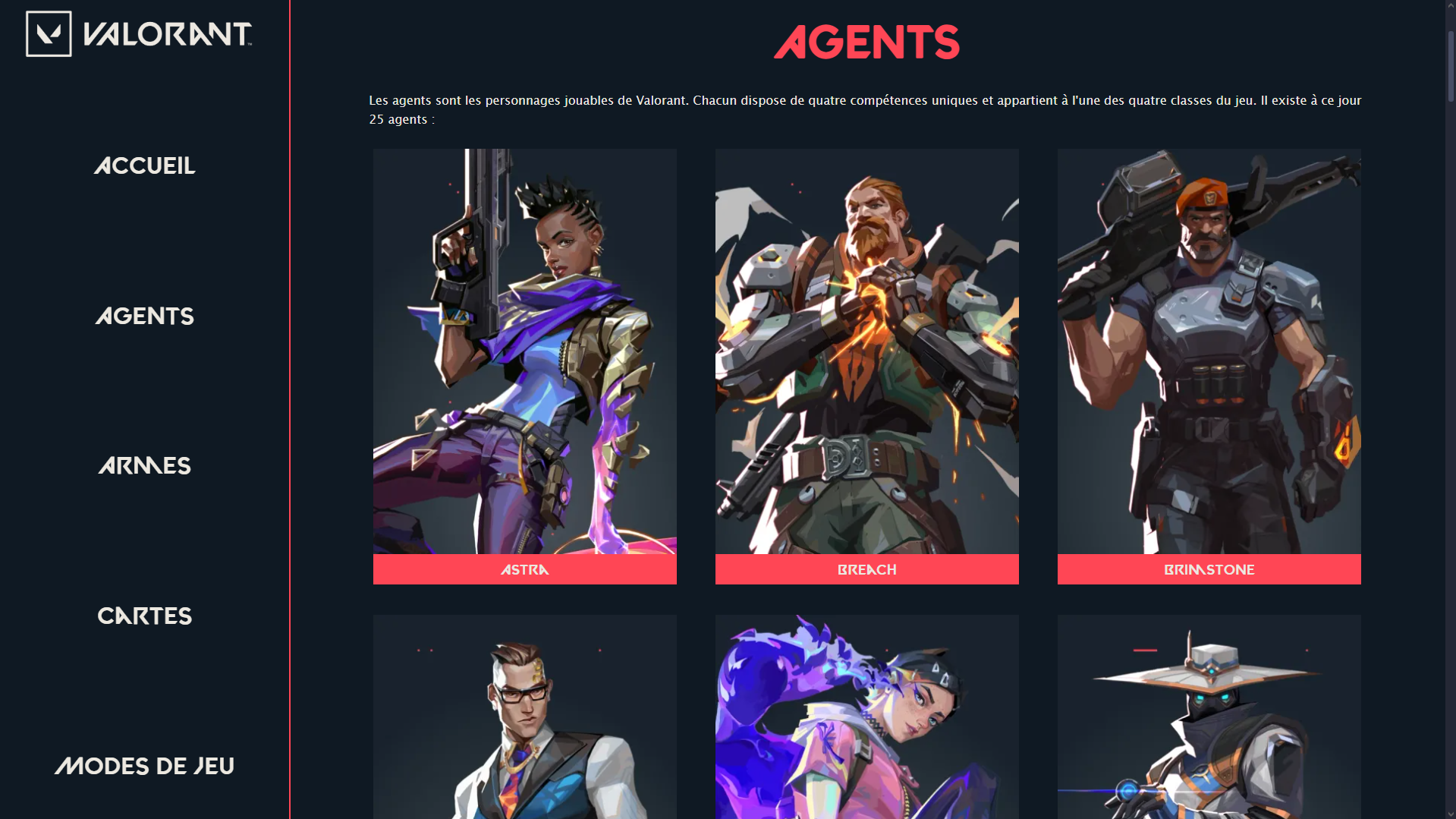Screen dimensions: 1456x819
Task: Click the BRIMSTONE name banner
Action: click(1208, 569)
